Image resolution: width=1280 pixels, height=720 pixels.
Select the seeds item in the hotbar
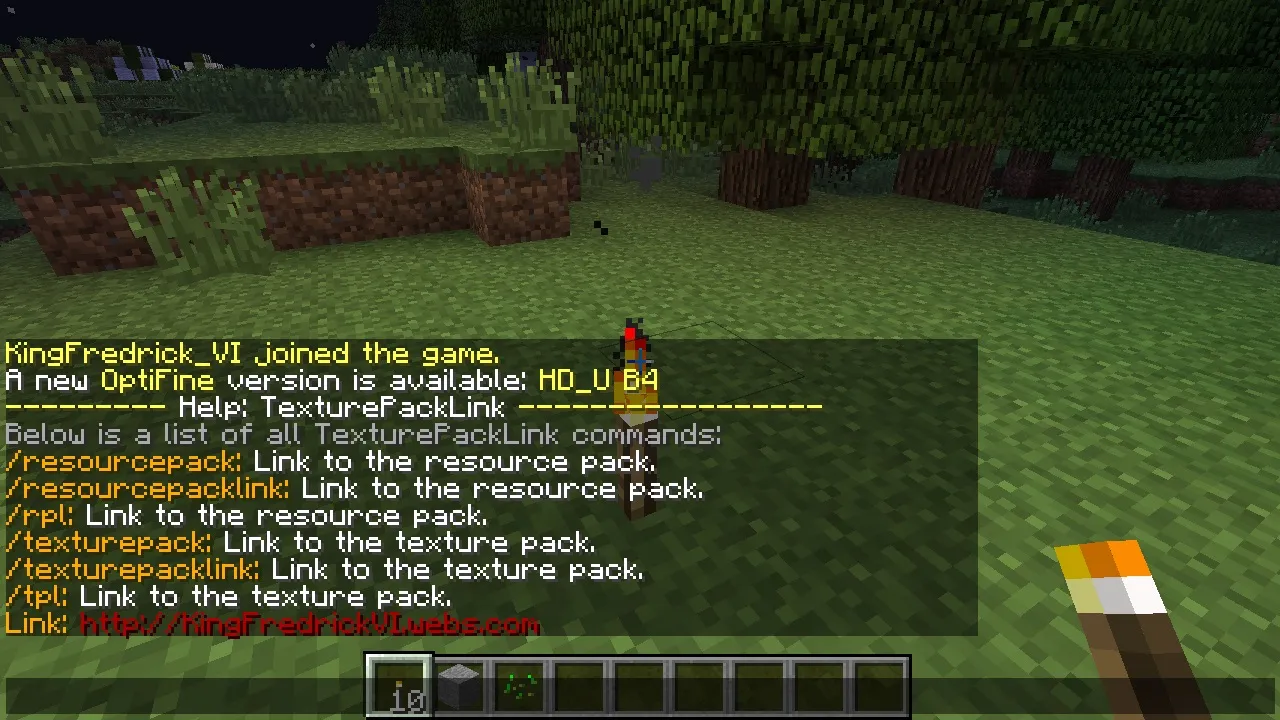tap(518, 685)
